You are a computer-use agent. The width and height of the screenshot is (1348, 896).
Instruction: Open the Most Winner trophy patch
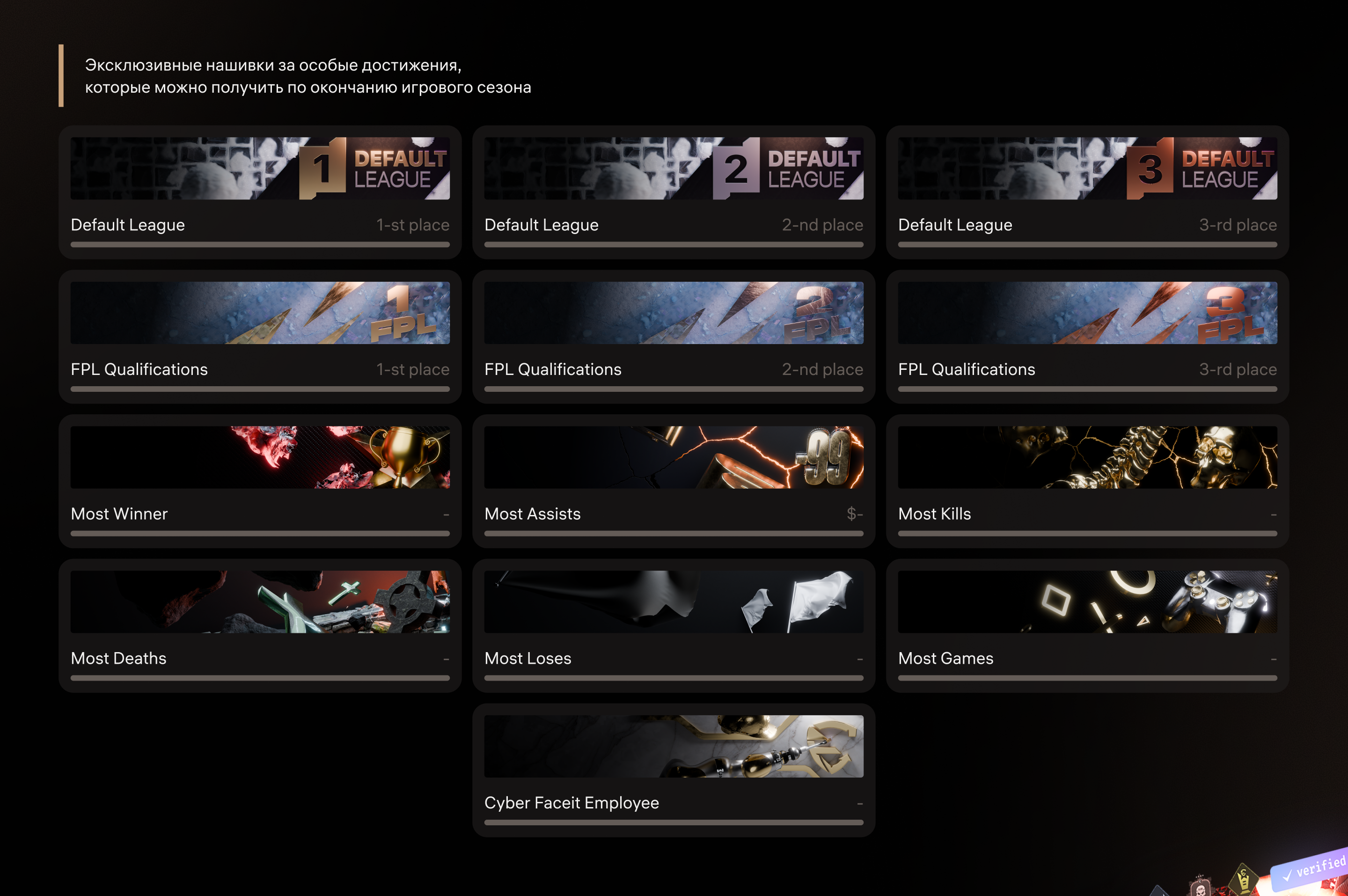click(x=260, y=481)
